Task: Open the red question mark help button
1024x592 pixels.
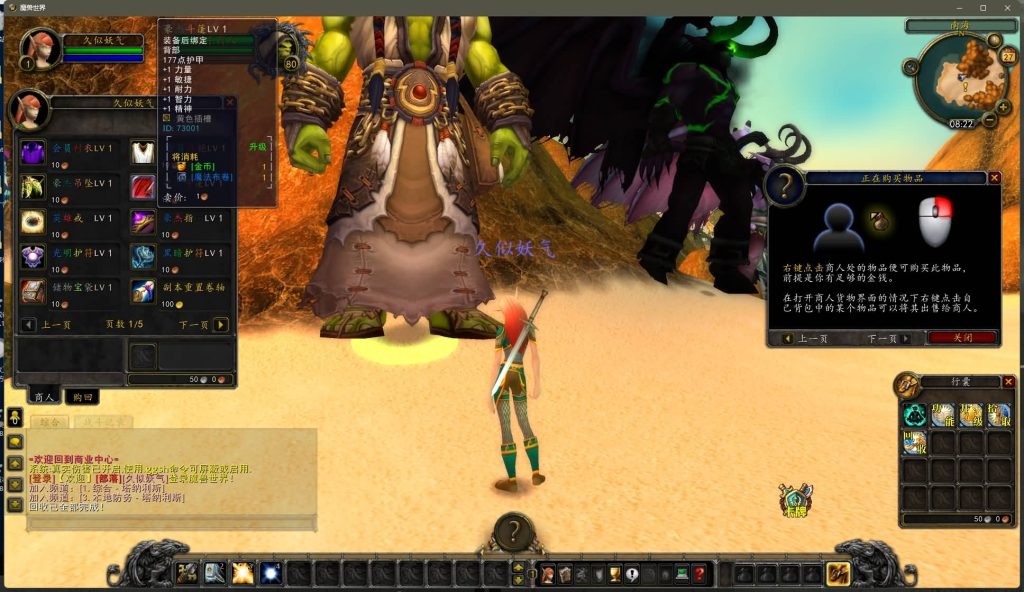Action: coord(699,574)
